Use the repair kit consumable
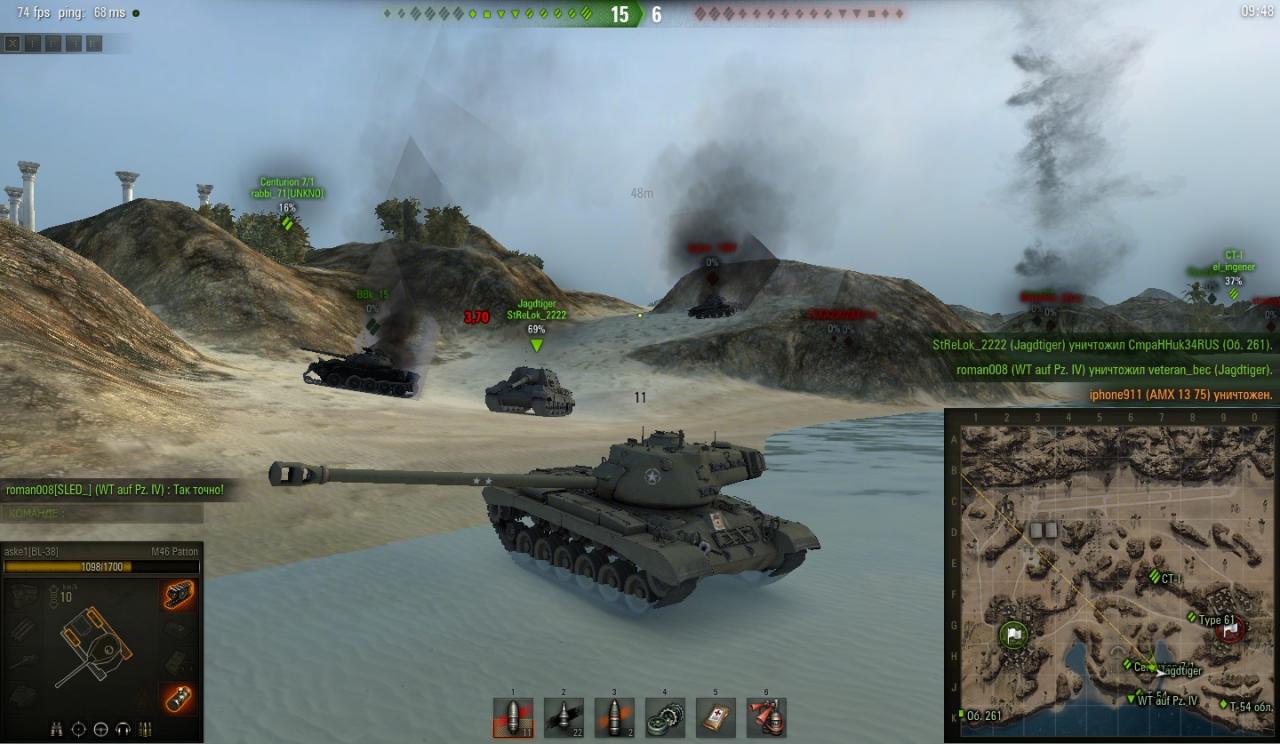 coord(665,717)
